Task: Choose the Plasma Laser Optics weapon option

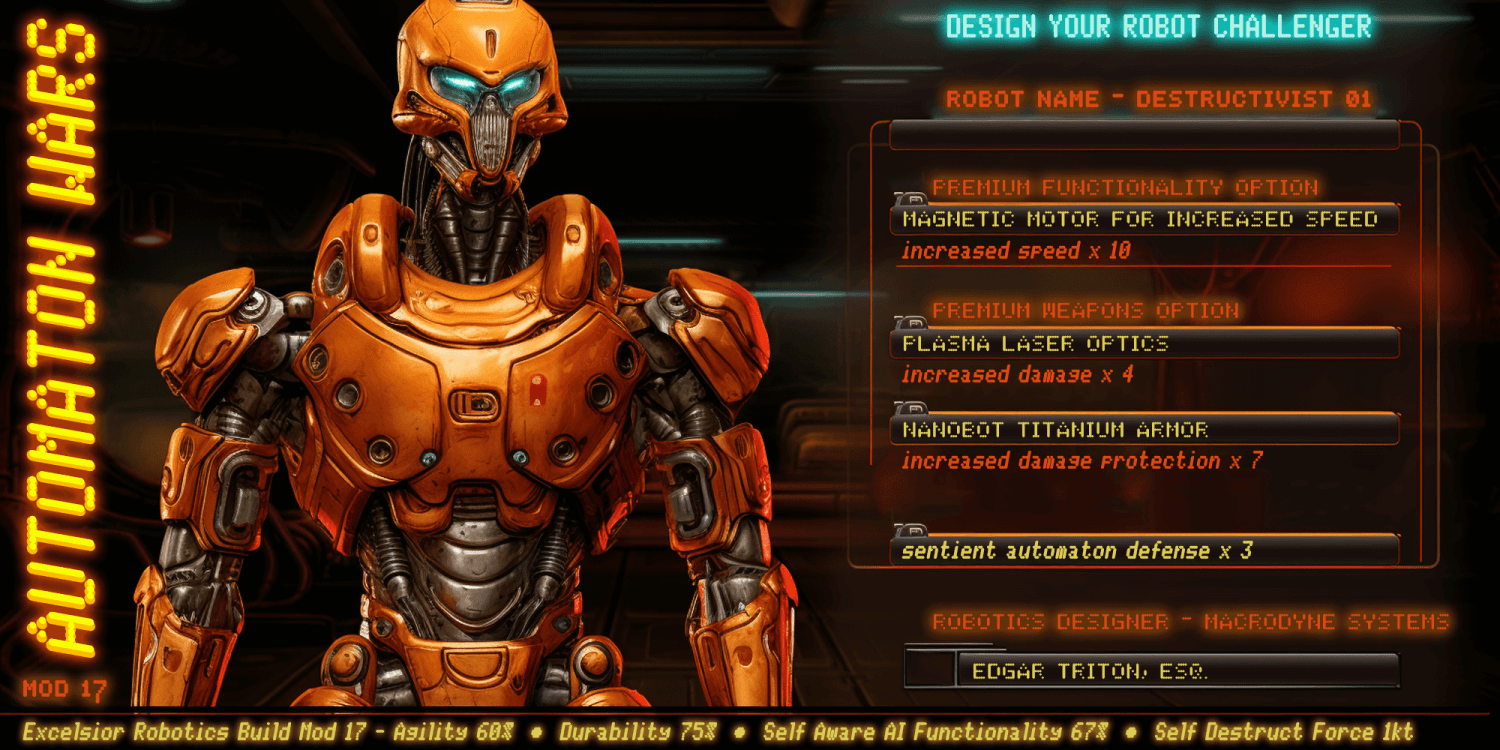Action: click(1142, 343)
